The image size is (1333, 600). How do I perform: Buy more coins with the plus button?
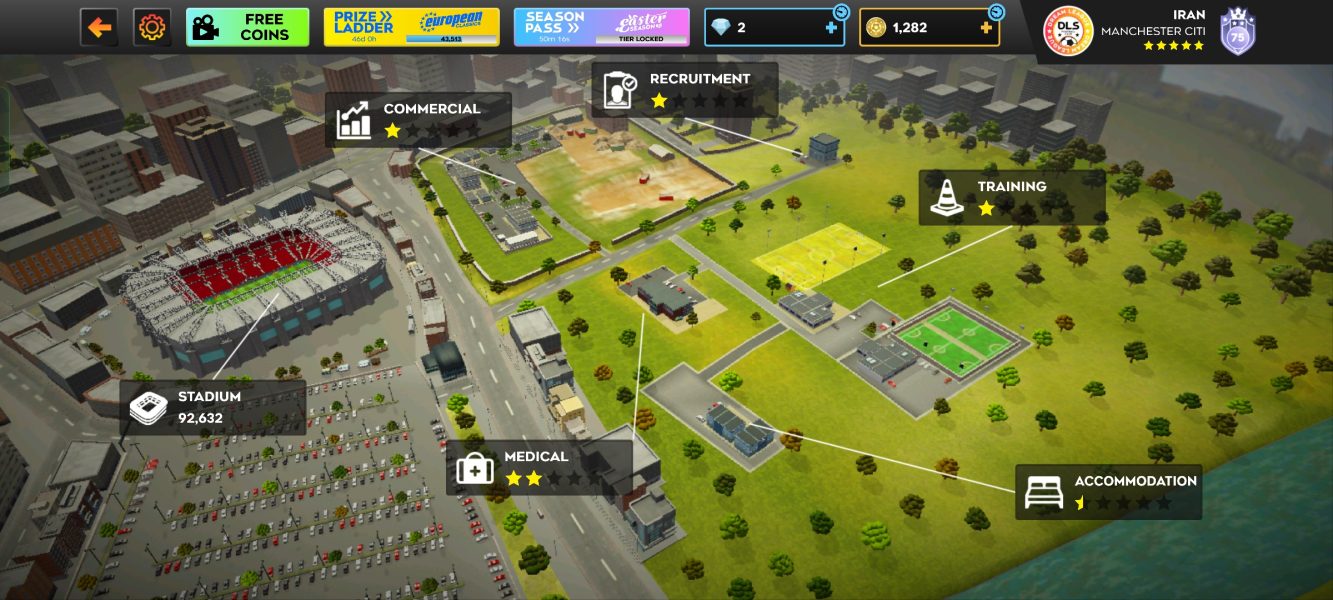tap(986, 28)
